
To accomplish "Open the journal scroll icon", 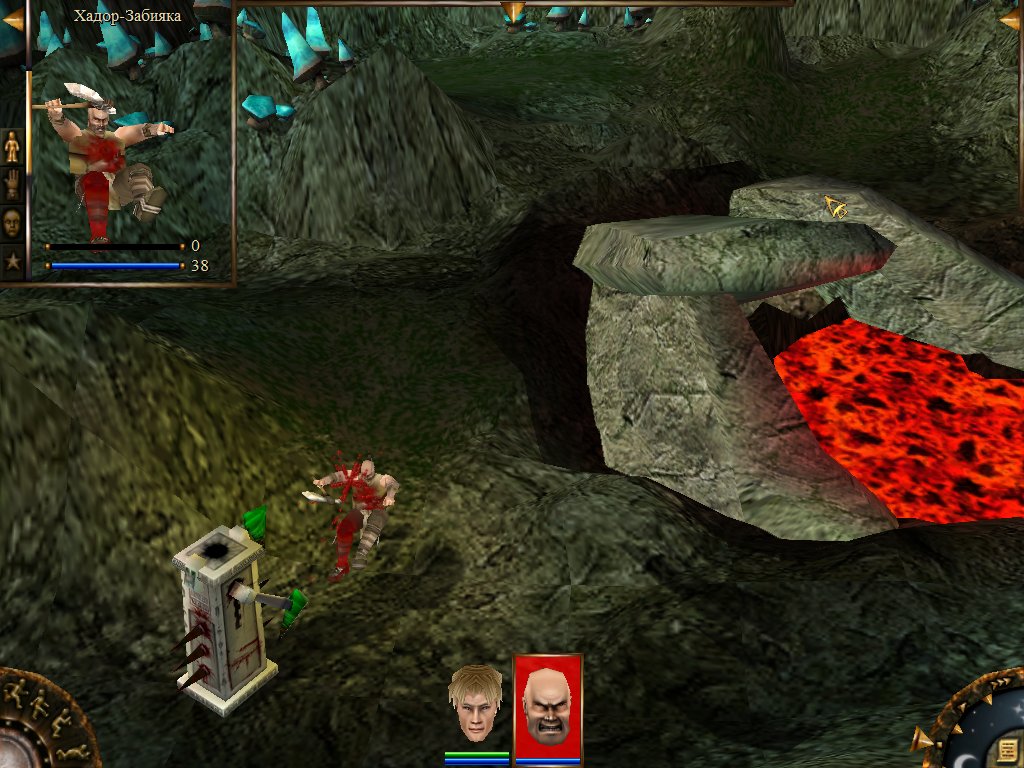I will (x=1007, y=750).
